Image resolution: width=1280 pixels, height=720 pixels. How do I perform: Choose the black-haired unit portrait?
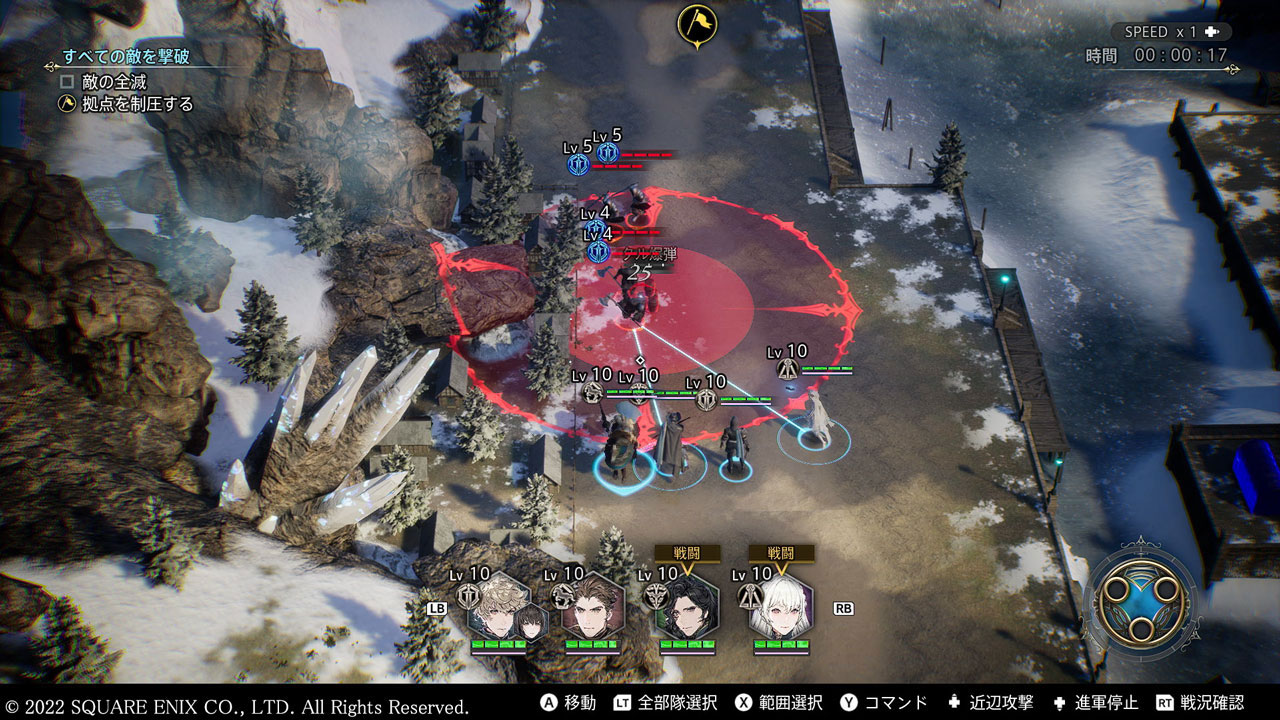pos(687,607)
